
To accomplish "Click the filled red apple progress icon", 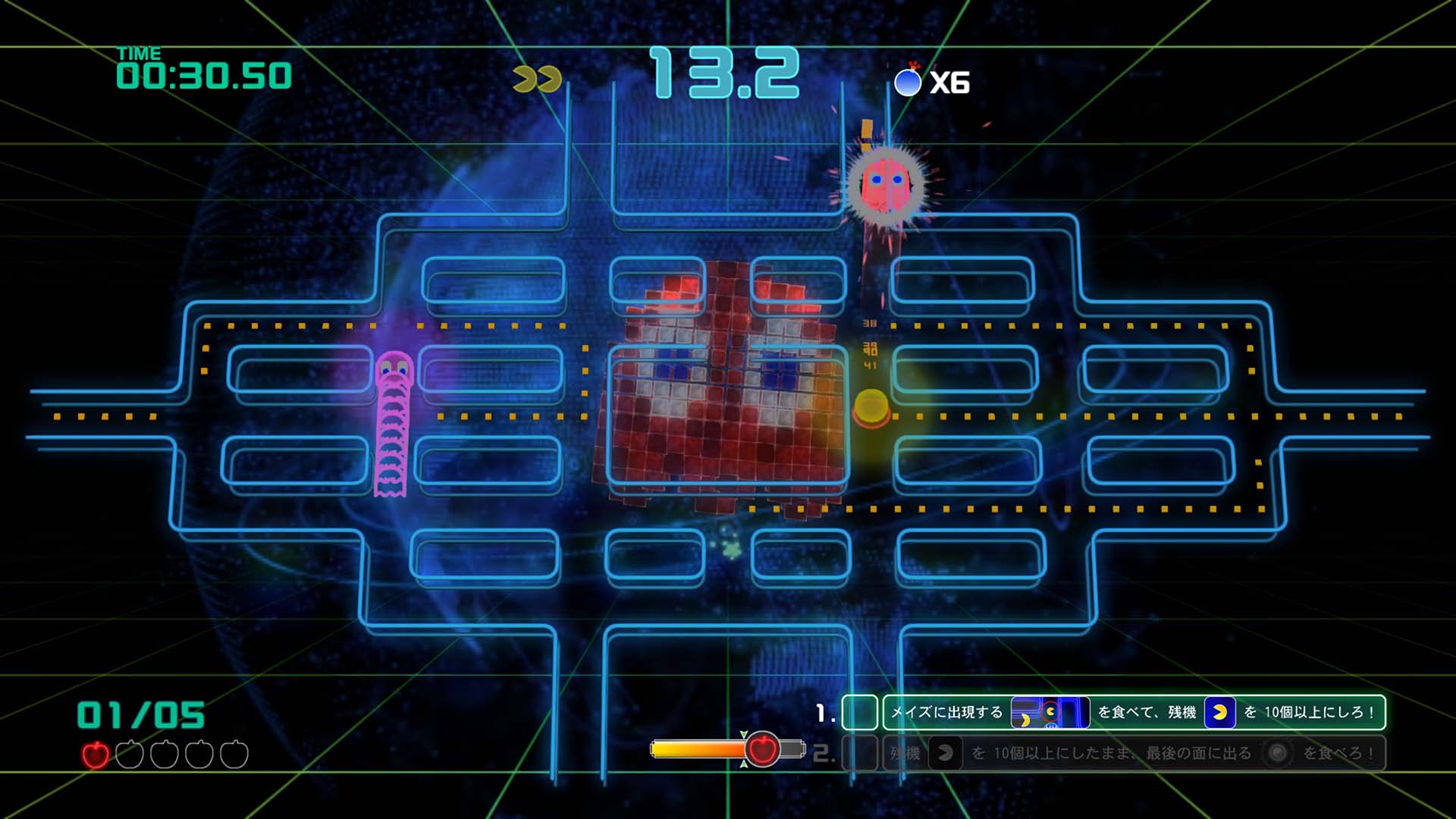I will [96, 755].
